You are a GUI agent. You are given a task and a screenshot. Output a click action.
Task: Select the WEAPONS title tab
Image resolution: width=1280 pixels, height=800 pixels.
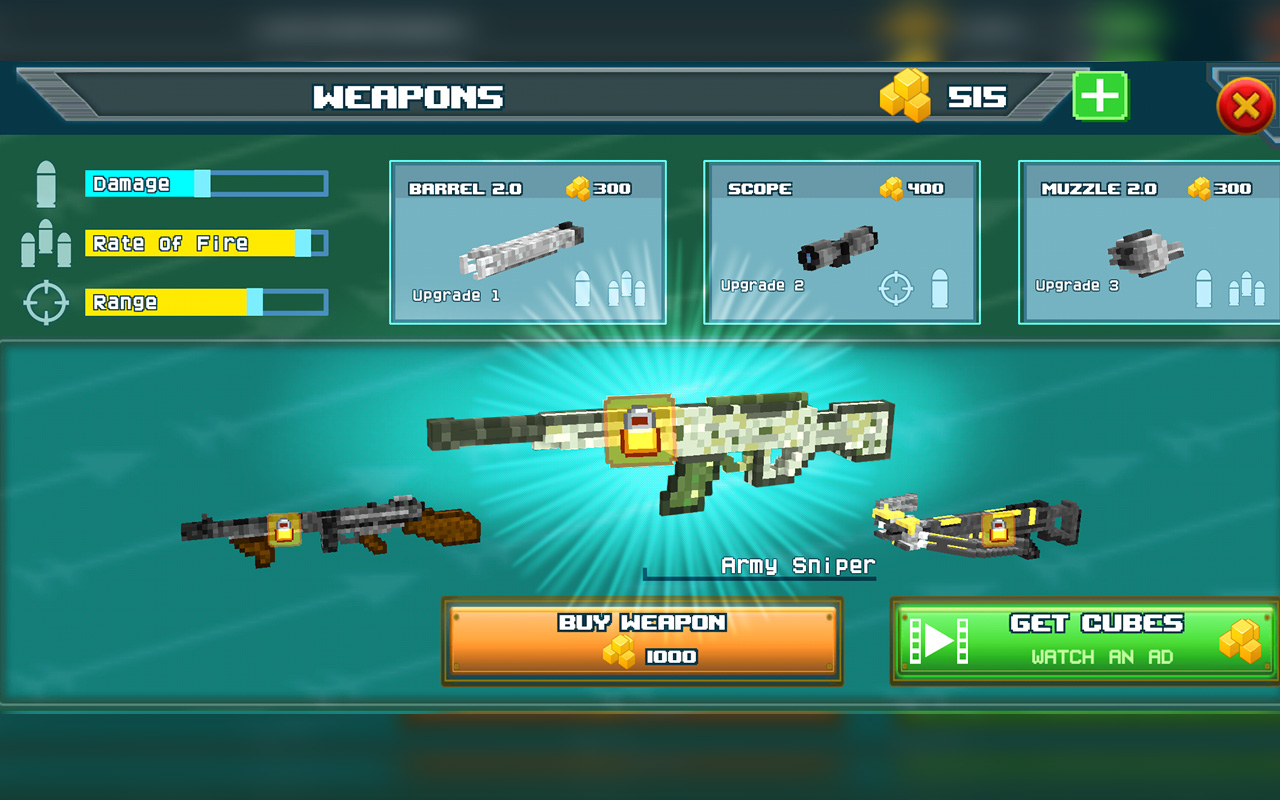[x=405, y=96]
